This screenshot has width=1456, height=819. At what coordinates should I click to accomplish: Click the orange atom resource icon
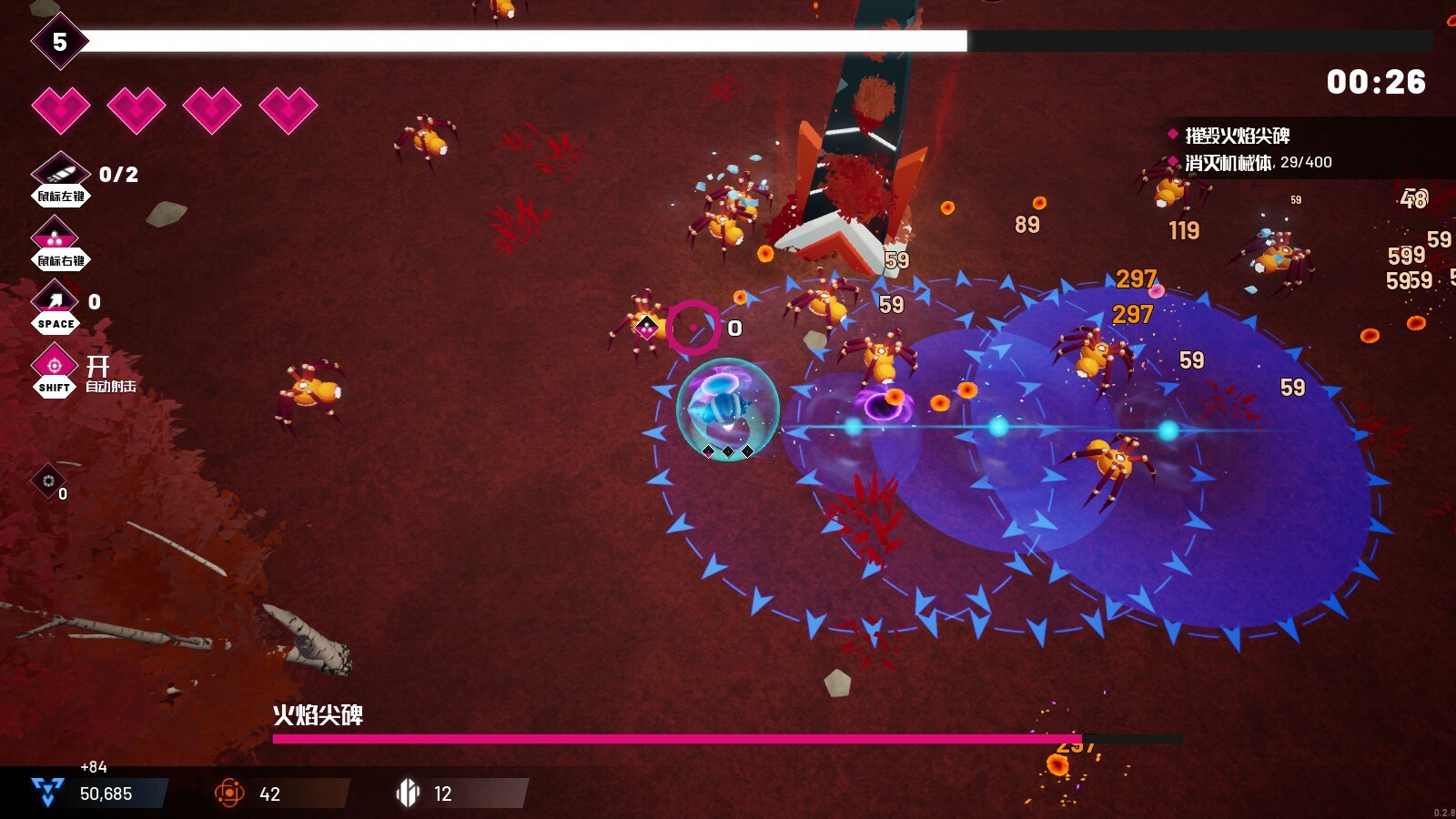[229, 794]
